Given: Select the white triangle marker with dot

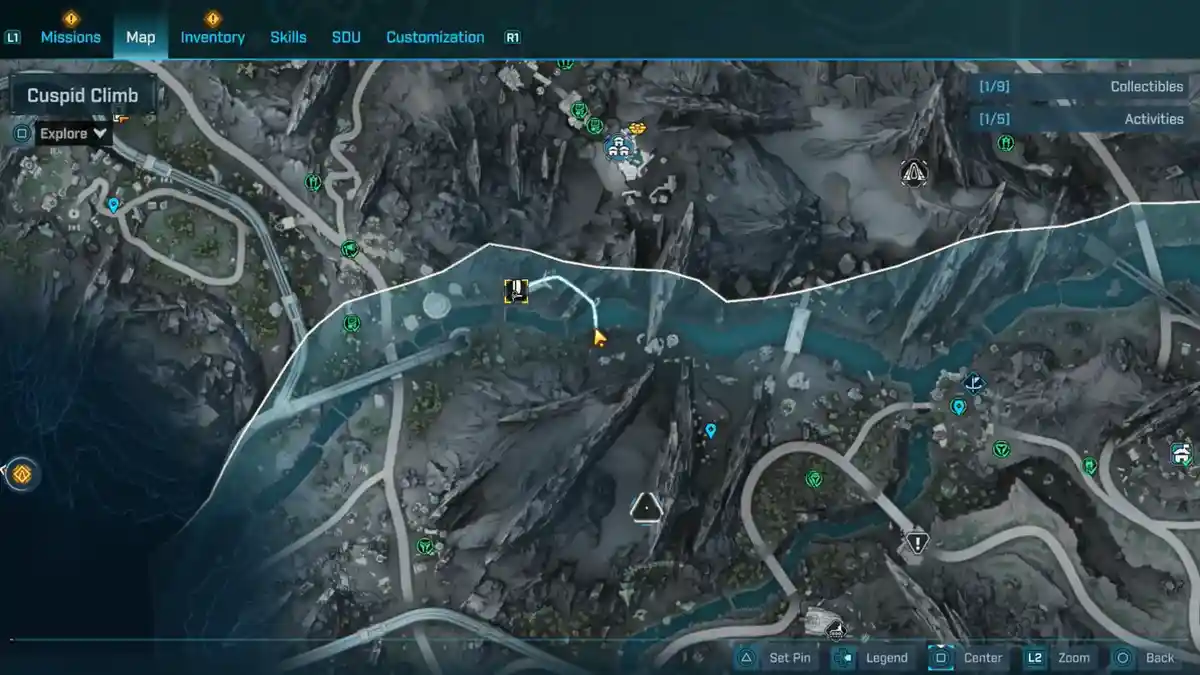Looking at the screenshot, I should pyautogui.click(x=647, y=507).
